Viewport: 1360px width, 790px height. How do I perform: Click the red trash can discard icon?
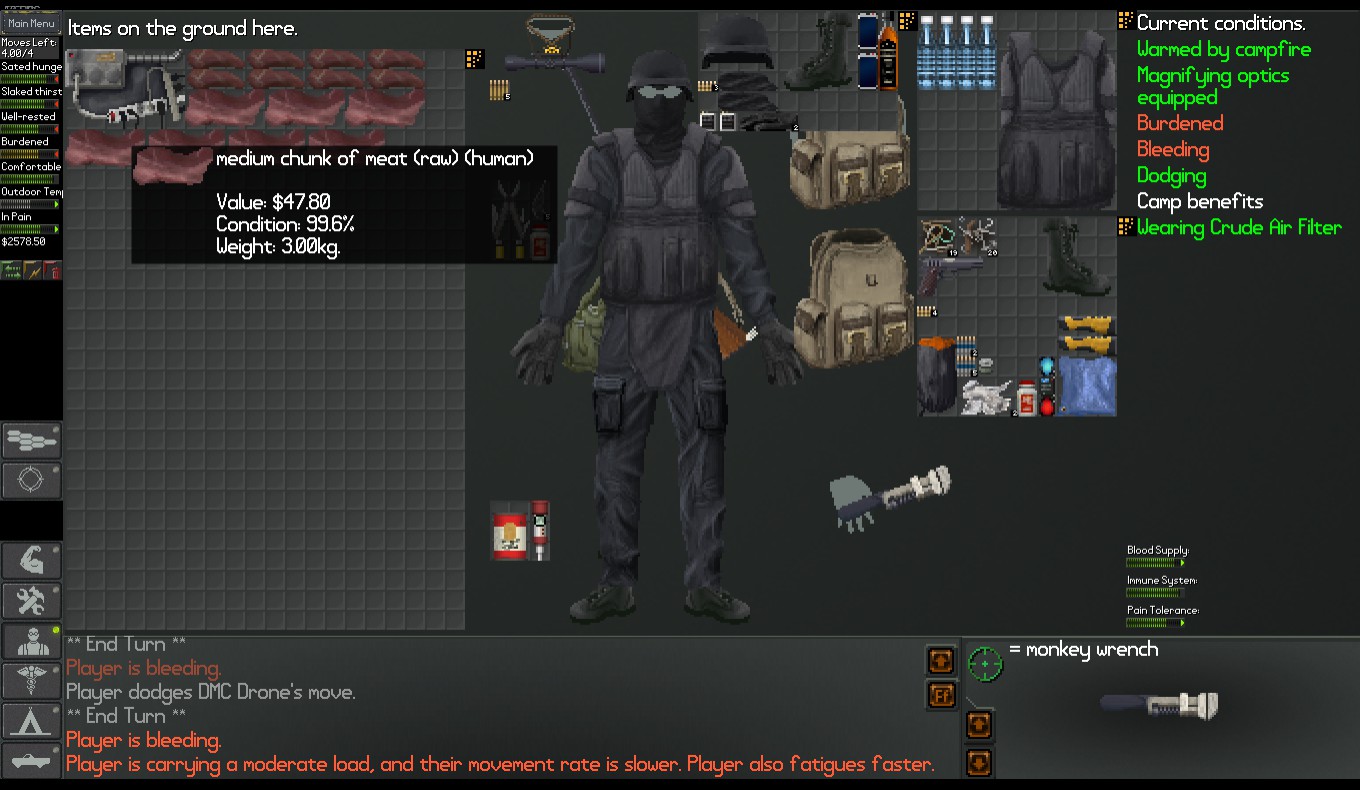point(53,270)
